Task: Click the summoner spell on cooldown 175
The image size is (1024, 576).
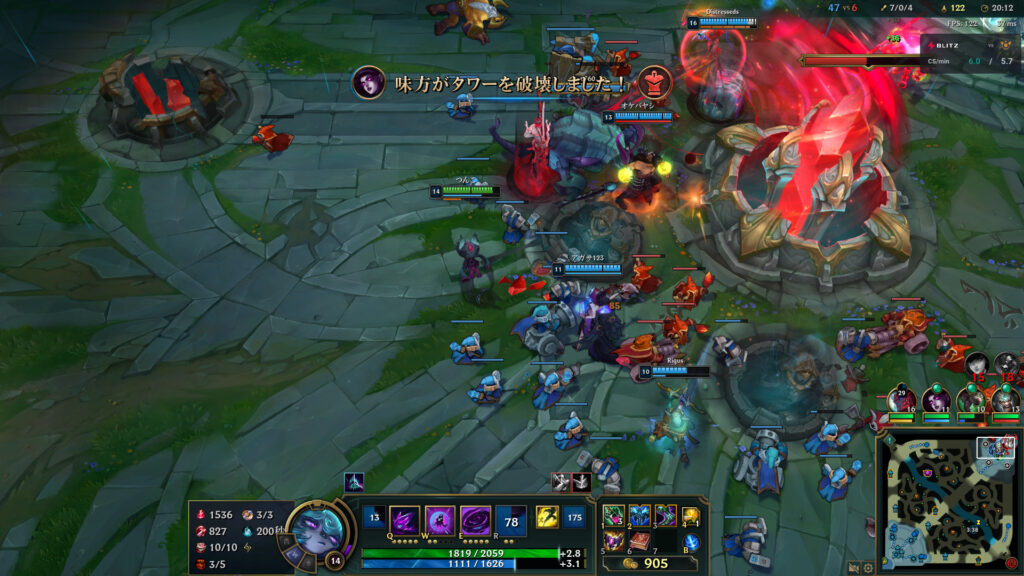Action: point(574,516)
